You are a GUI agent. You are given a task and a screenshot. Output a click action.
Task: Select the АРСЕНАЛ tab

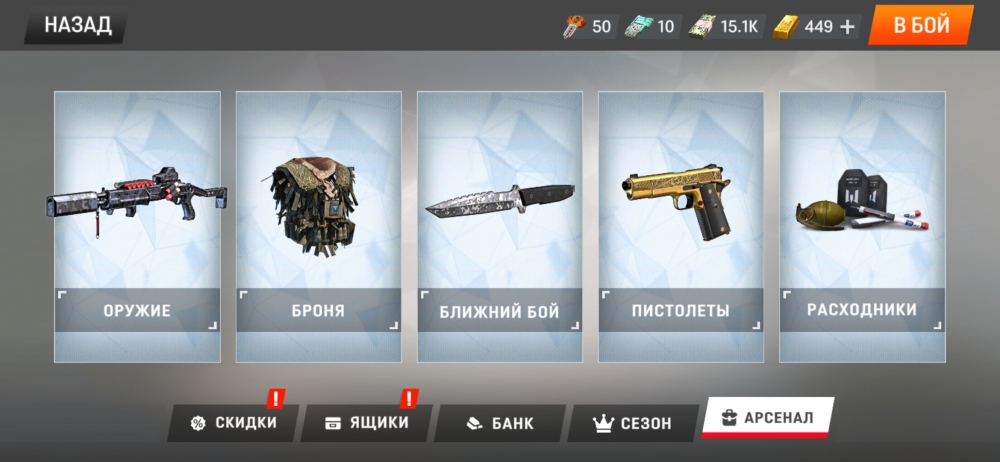[767, 417]
